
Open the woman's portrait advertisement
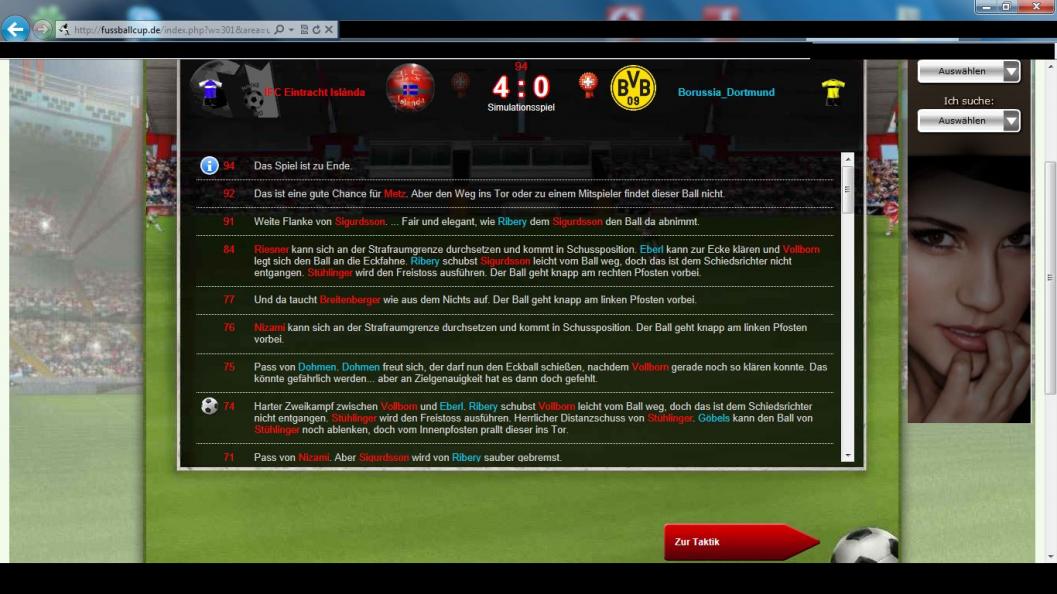pyautogui.click(x=968, y=290)
